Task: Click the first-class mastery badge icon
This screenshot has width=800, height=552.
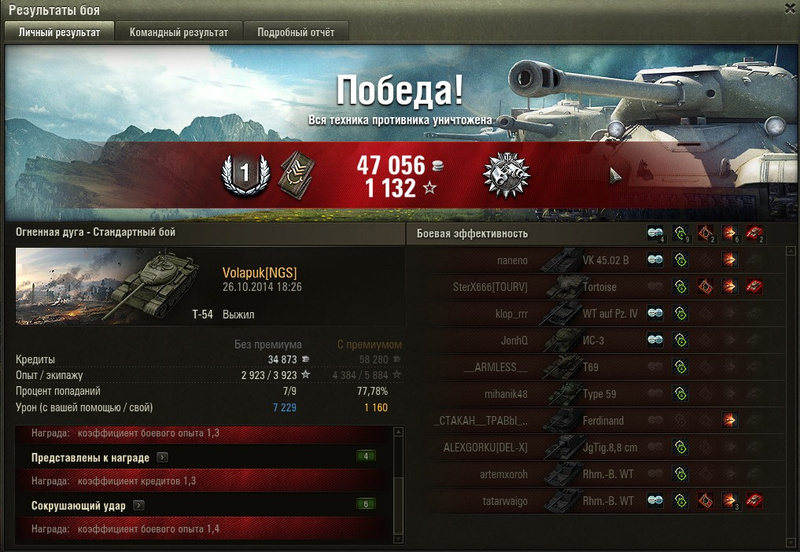Action: (241, 175)
